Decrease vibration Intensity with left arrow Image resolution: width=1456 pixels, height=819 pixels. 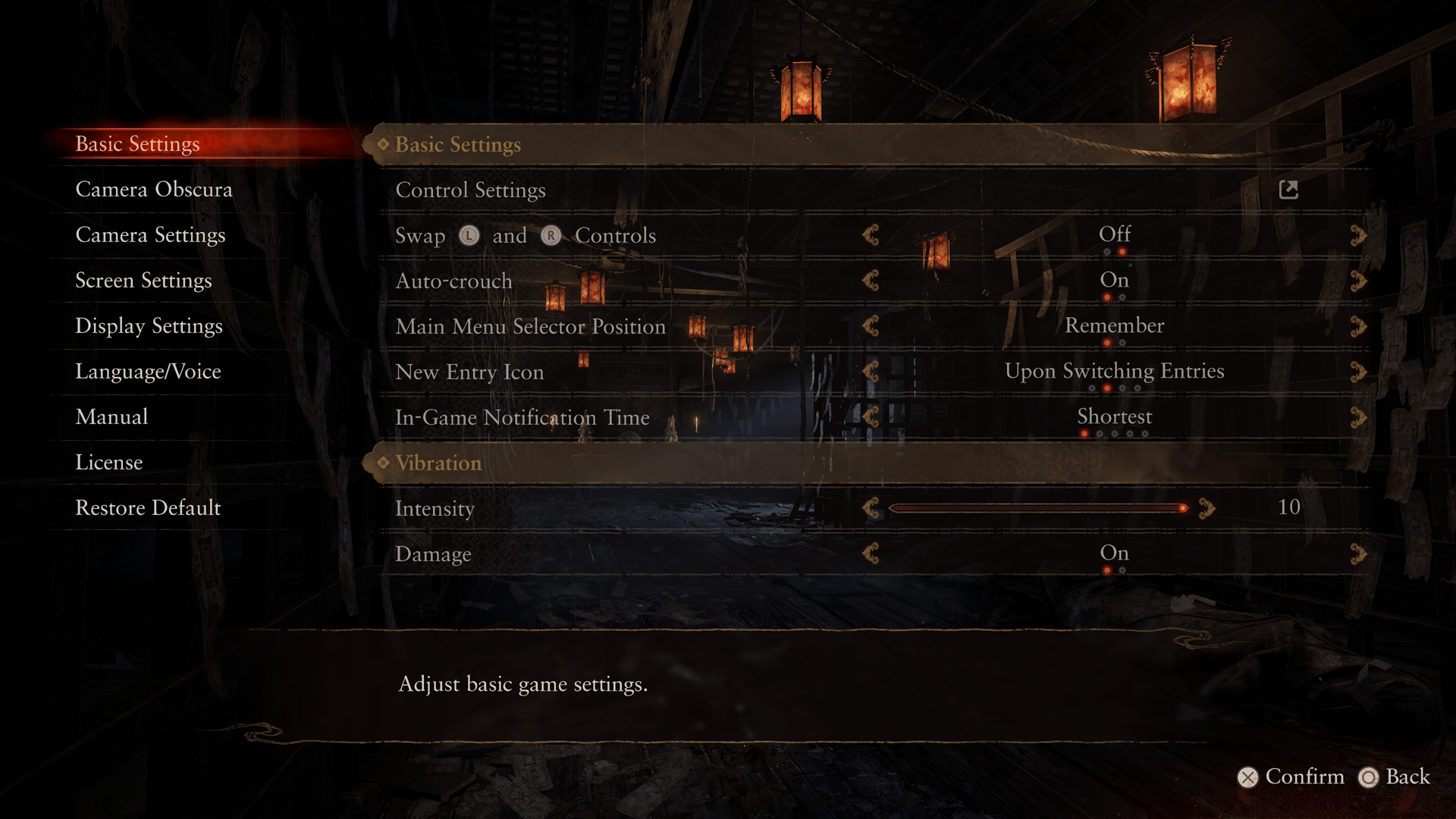coord(871,508)
